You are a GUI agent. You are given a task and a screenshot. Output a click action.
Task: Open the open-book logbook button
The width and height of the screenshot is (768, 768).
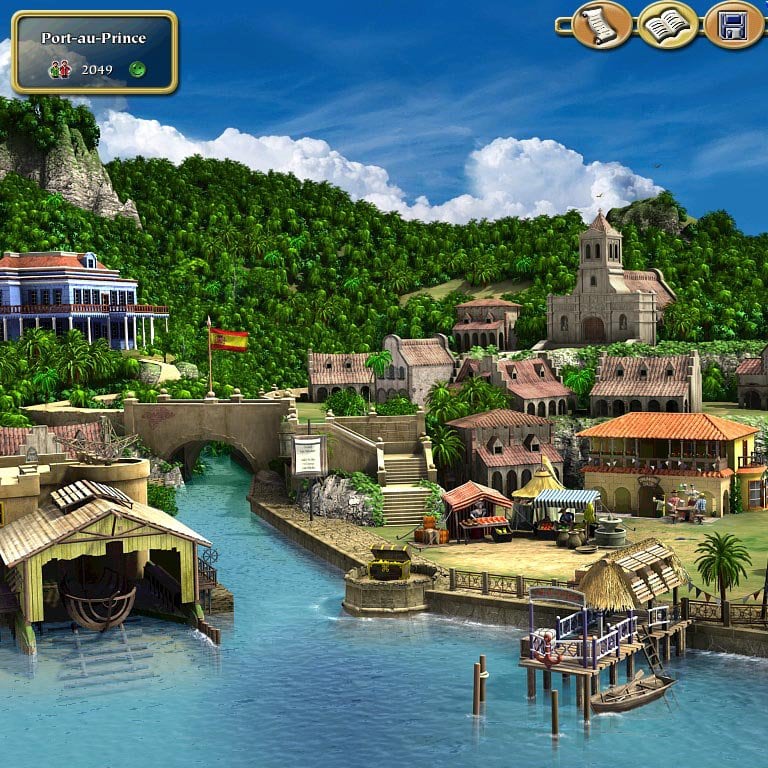(x=667, y=26)
